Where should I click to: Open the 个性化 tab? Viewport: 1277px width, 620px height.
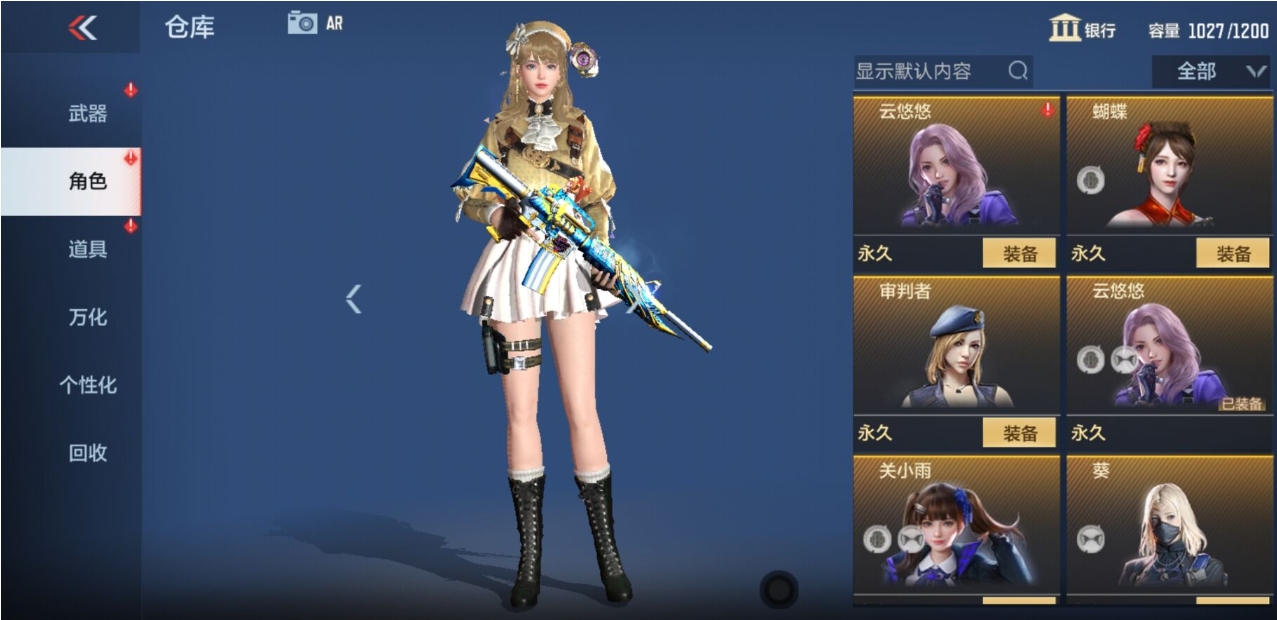coord(88,385)
